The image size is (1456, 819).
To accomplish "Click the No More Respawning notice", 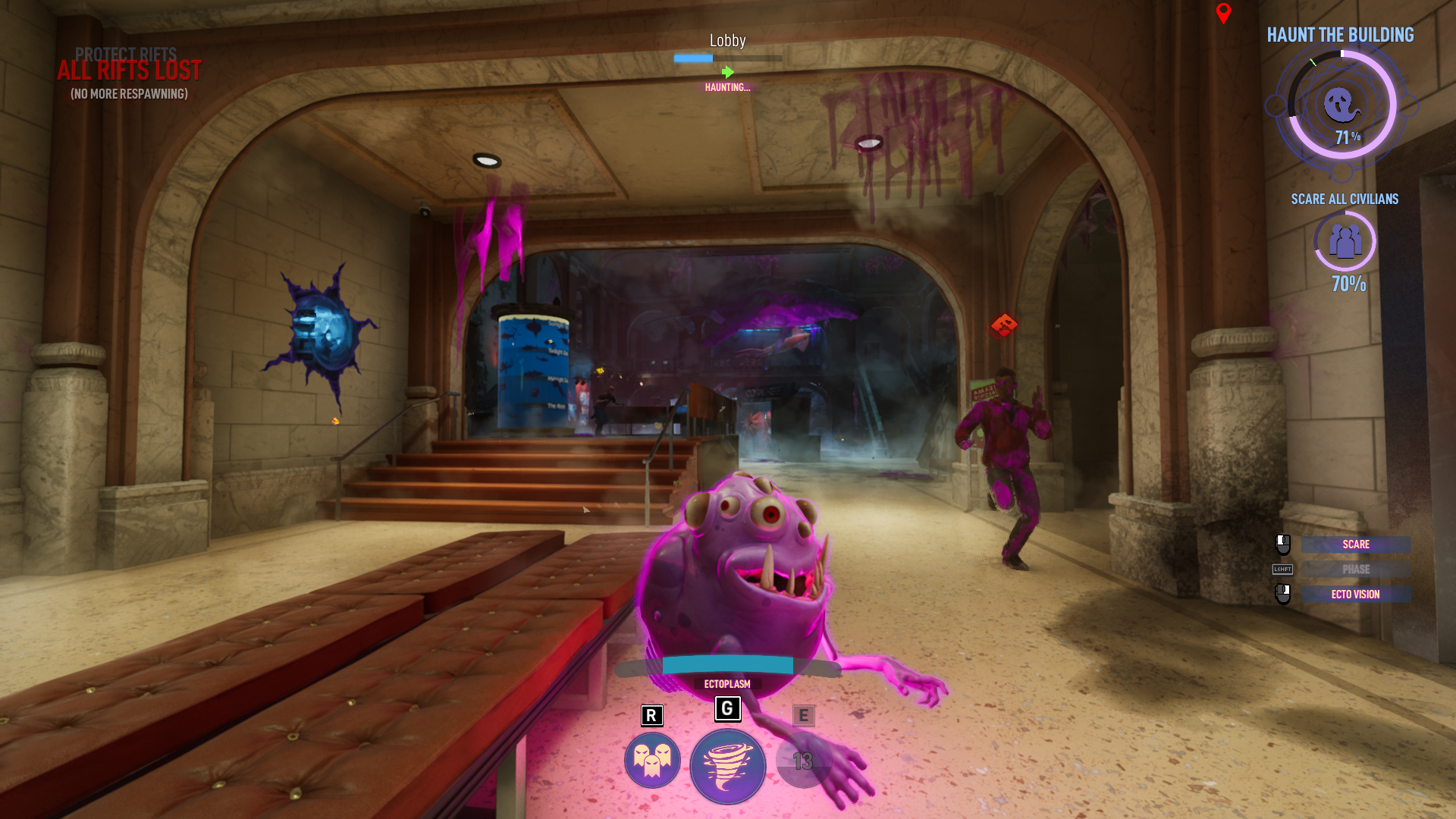I will pos(130,96).
